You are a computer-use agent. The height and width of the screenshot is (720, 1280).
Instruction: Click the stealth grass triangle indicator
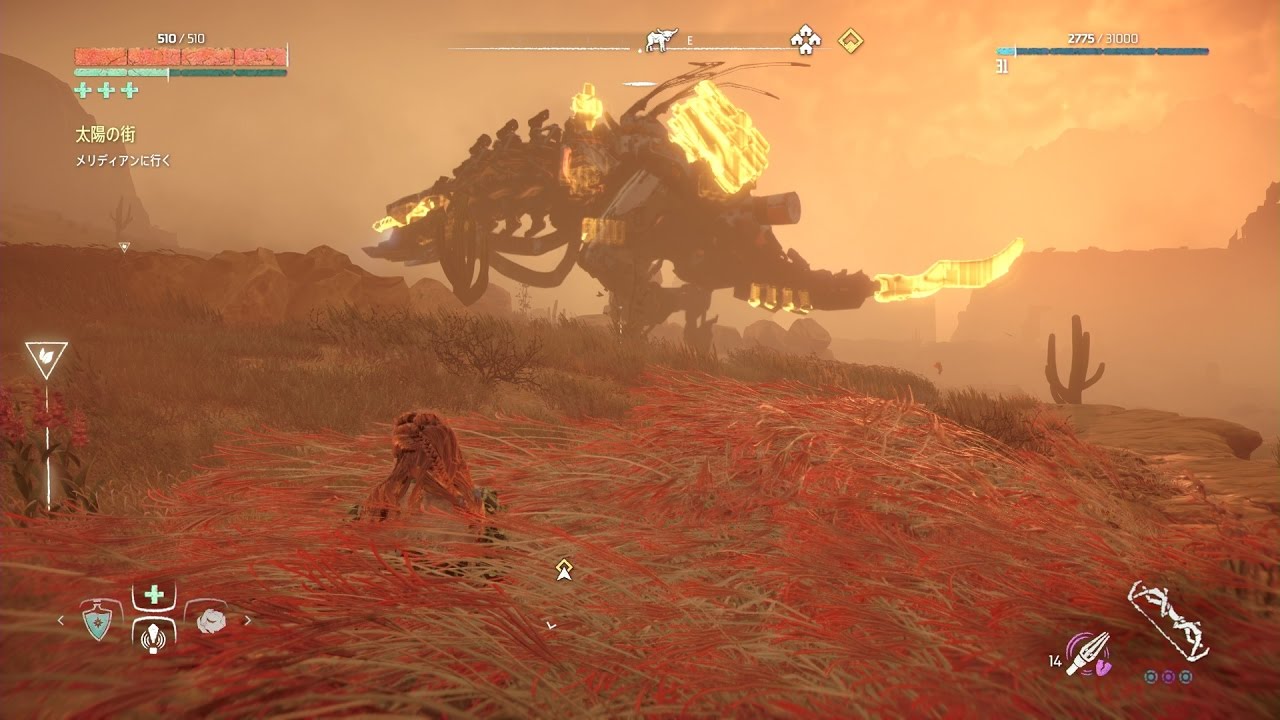(x=46, y=358)
